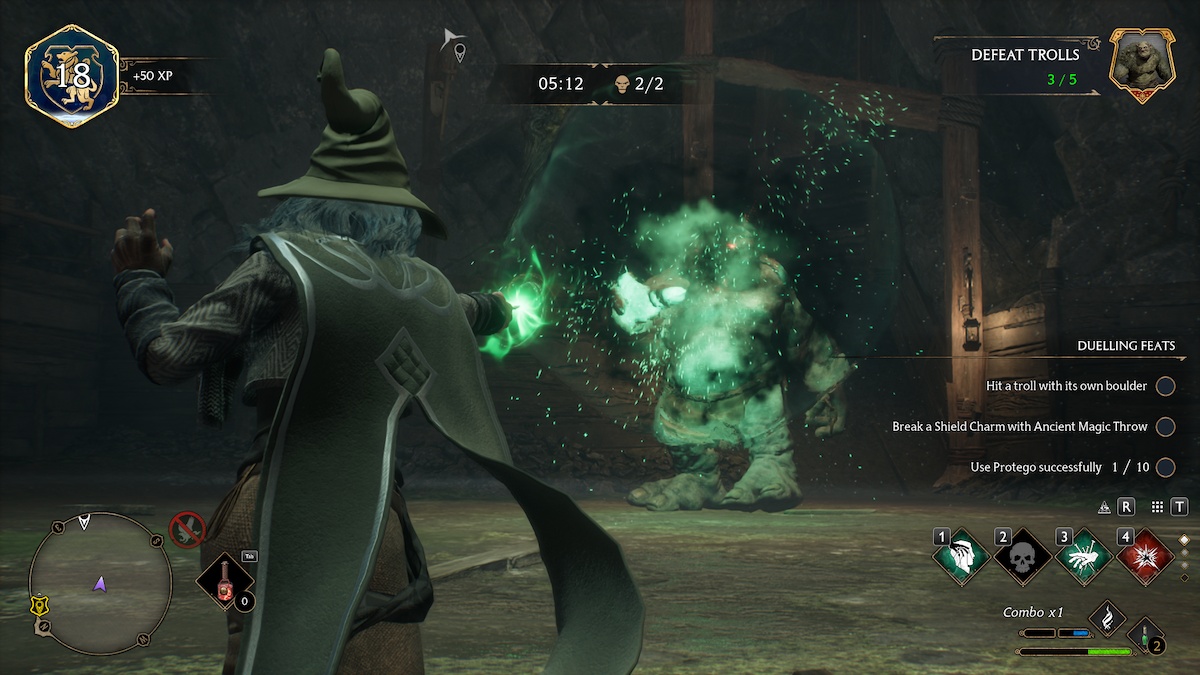Switch spell set using the top diamond selector
Screen dimensions: 1200x675
point(1184,538)
